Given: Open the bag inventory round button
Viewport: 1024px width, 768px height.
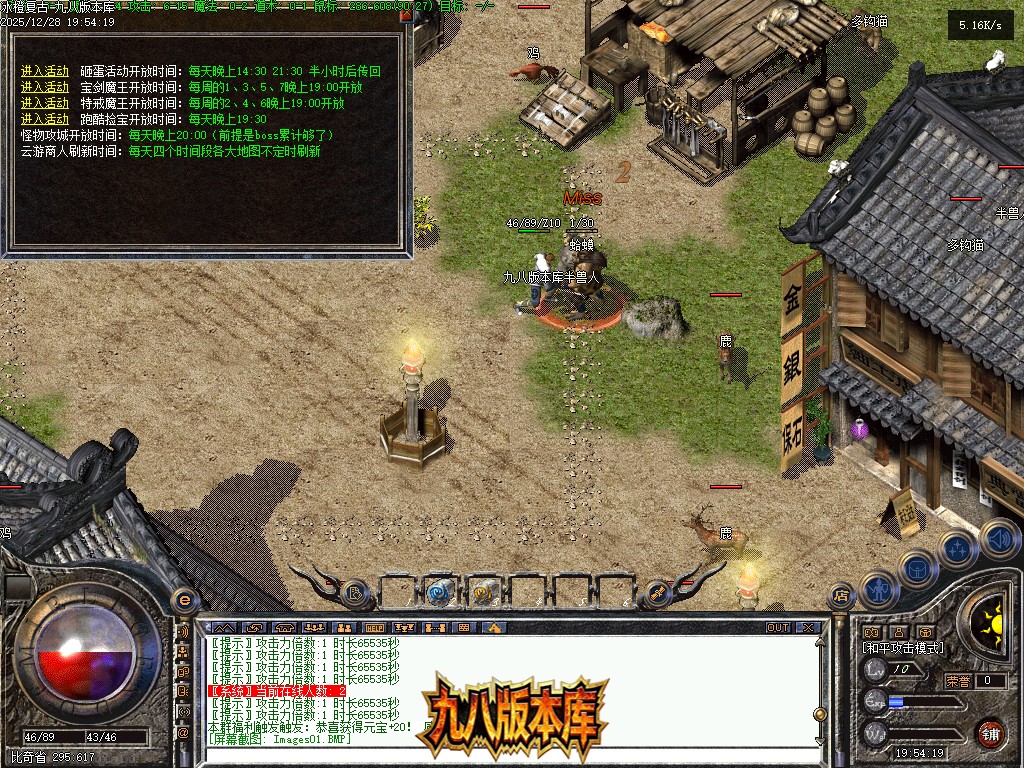Looking at the screenshot, I should coord(916,570).
